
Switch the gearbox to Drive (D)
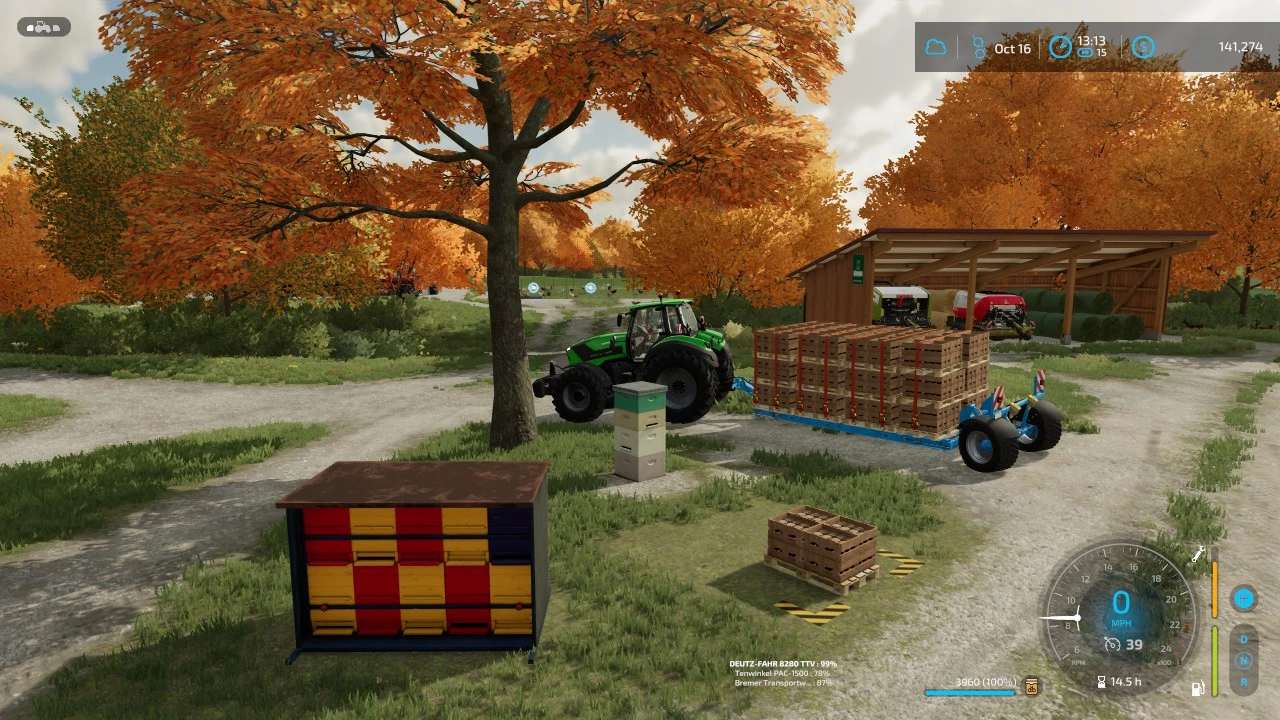(1243, 639)
